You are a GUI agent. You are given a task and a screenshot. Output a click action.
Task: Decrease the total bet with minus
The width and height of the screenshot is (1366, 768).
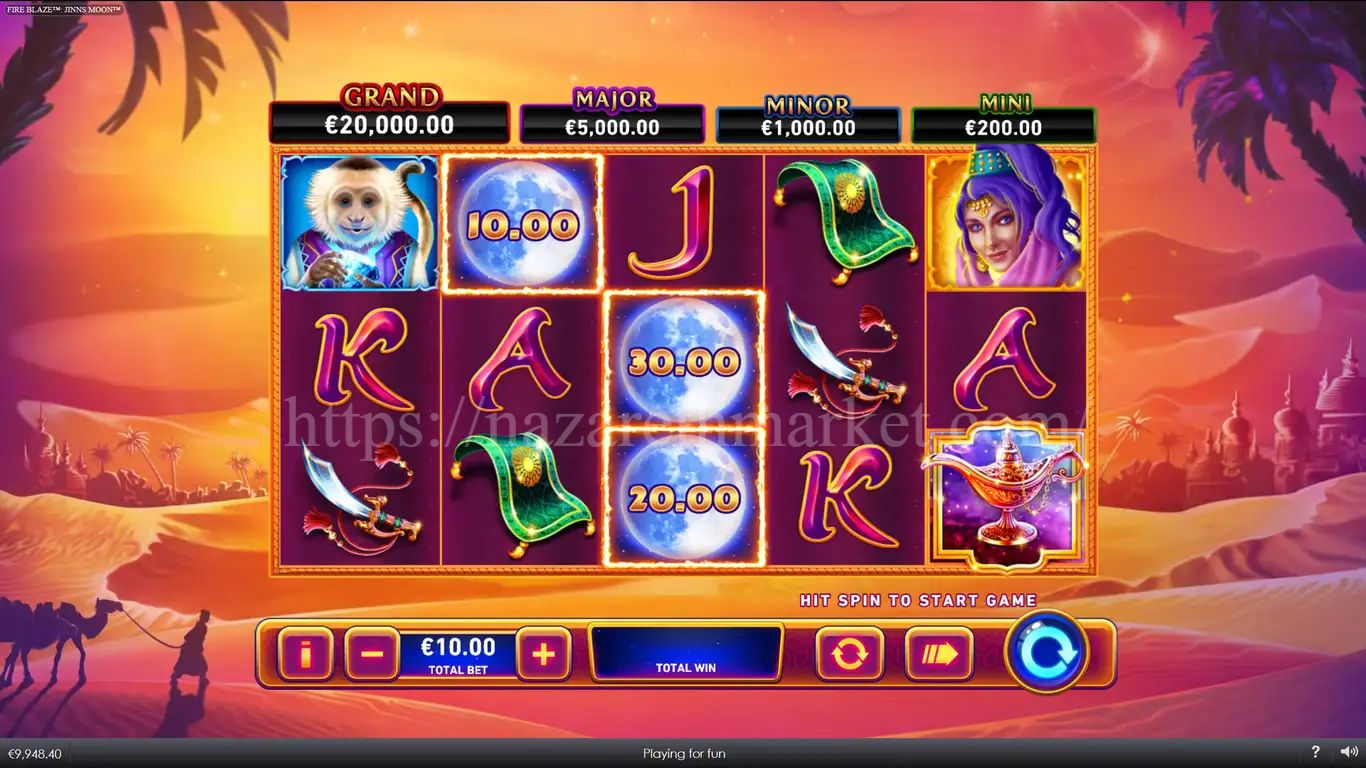pyautogui.click(x=371, y=654)
